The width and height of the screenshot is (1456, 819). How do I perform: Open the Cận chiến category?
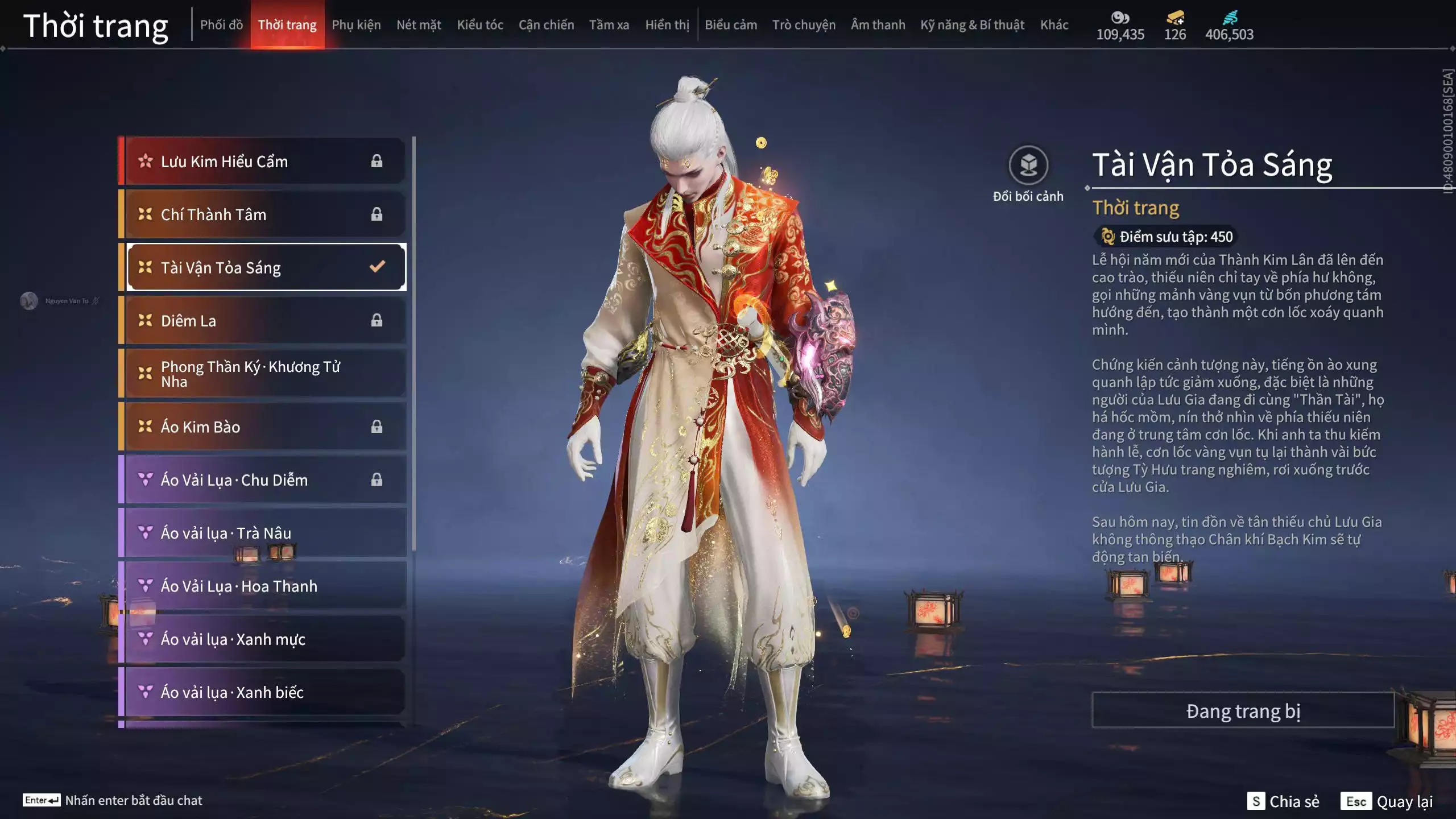pos(546,25)
